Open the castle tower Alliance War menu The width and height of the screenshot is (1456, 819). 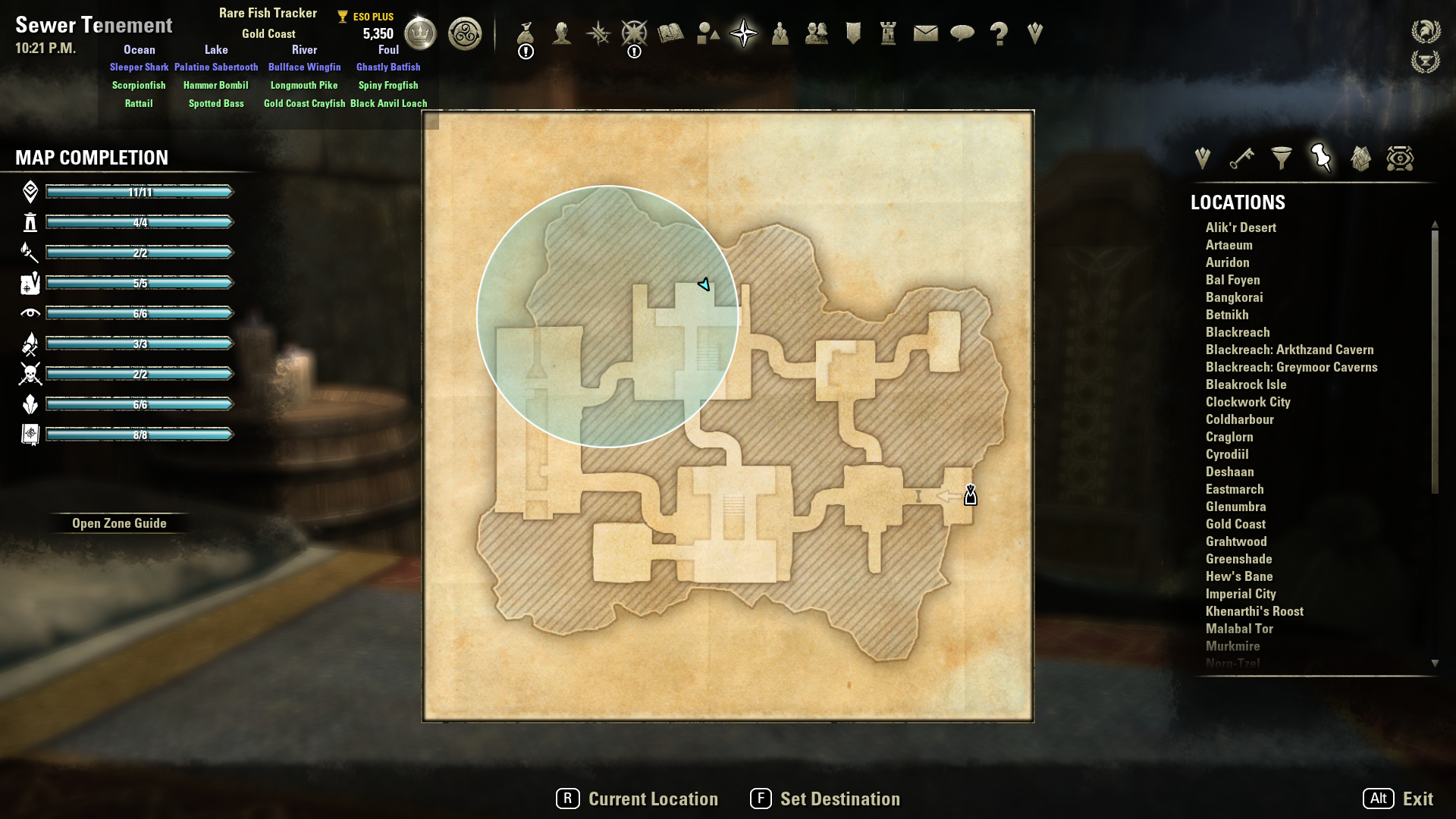[889, 33]
